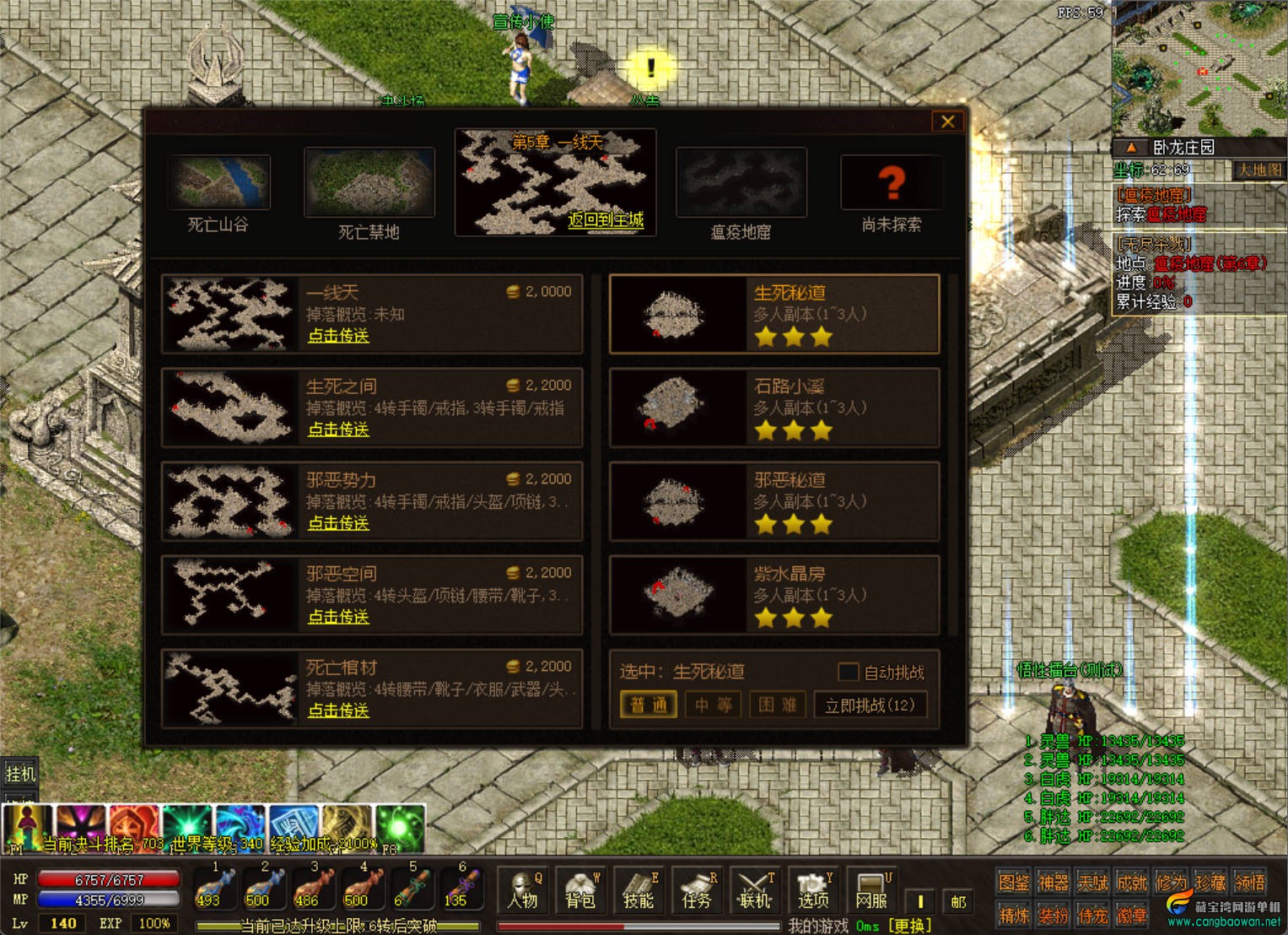
Task: Click the 返回到主城 link
Action: (606, 220)
